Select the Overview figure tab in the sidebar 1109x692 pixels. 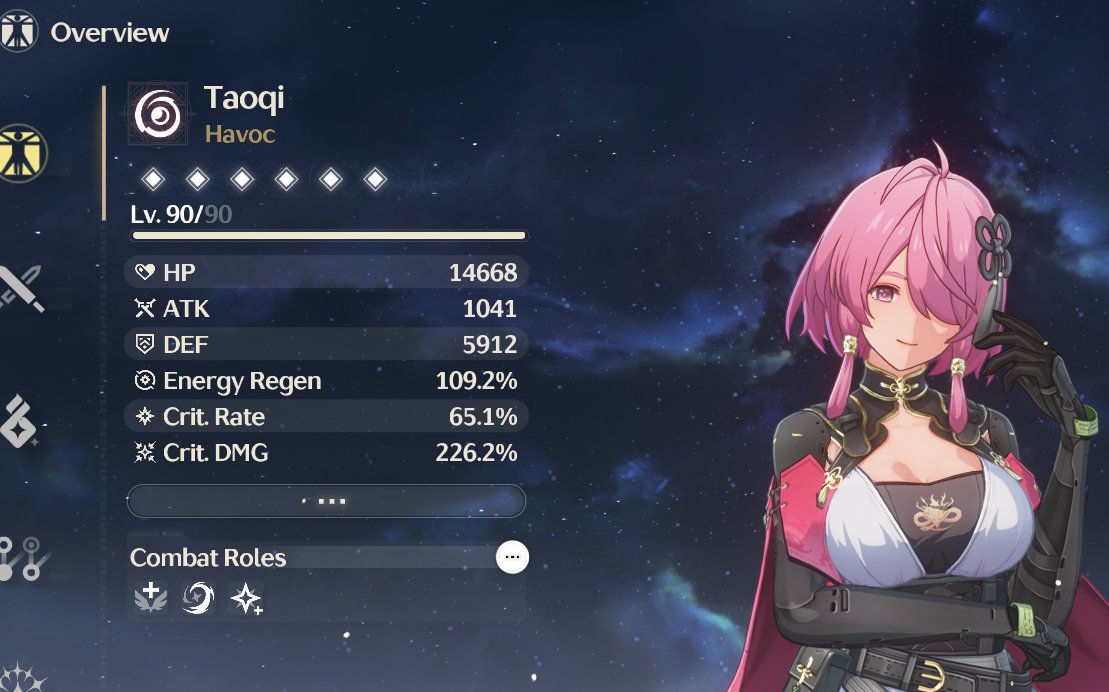click(22, 153)
